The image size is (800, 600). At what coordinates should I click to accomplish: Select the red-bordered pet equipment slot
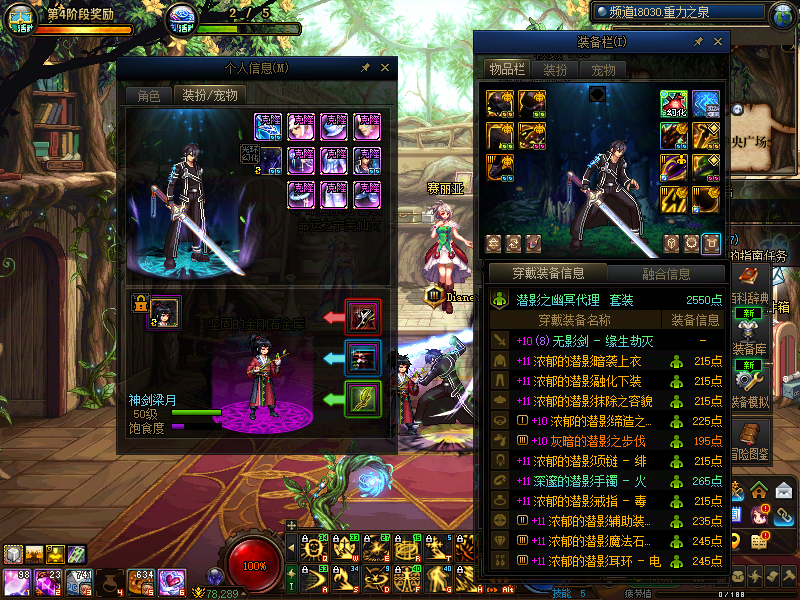pyautogui.click(x=363, y=317)
